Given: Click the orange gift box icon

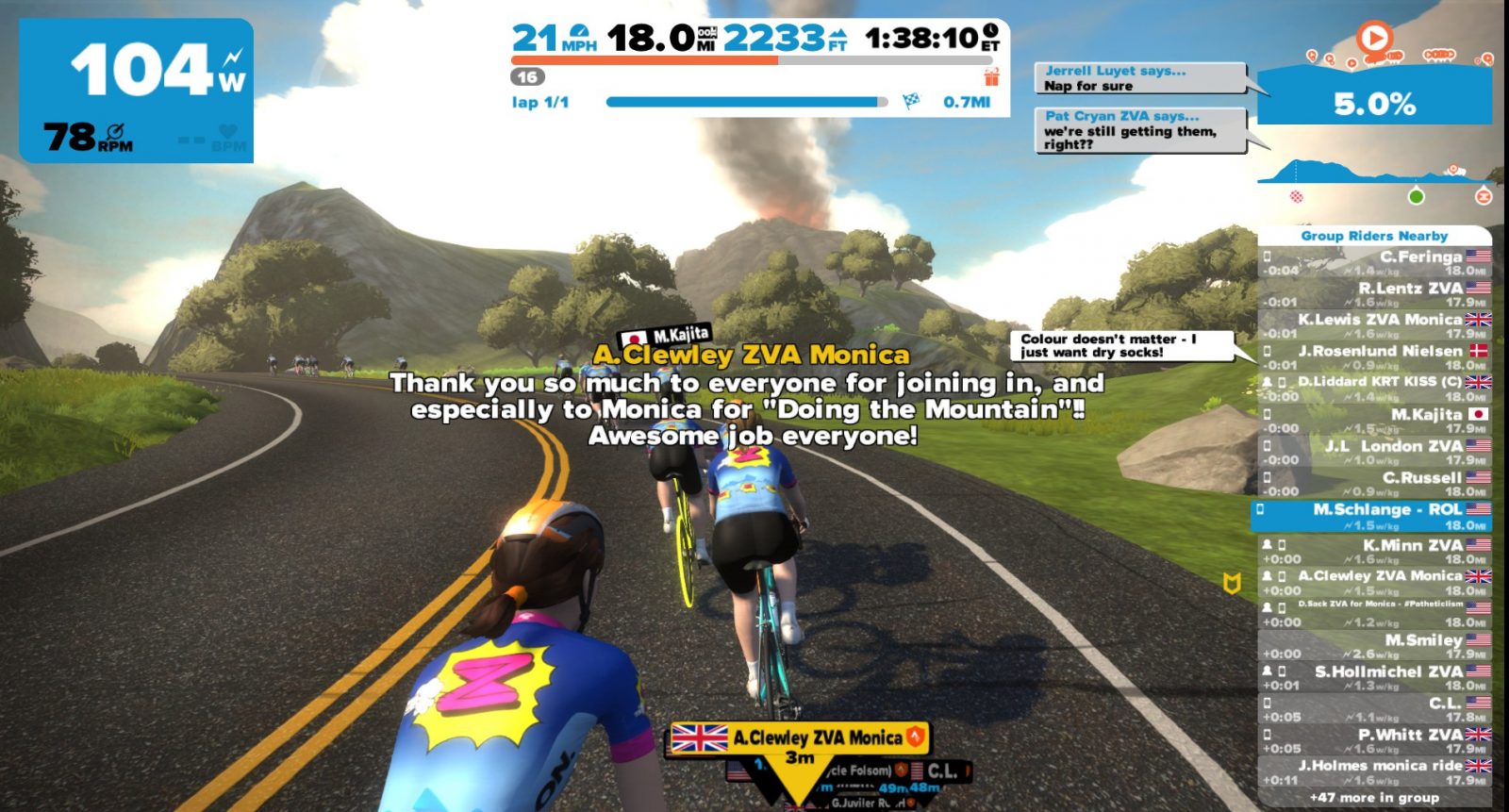Looking at the screenshot, I should tap(991, 77).
